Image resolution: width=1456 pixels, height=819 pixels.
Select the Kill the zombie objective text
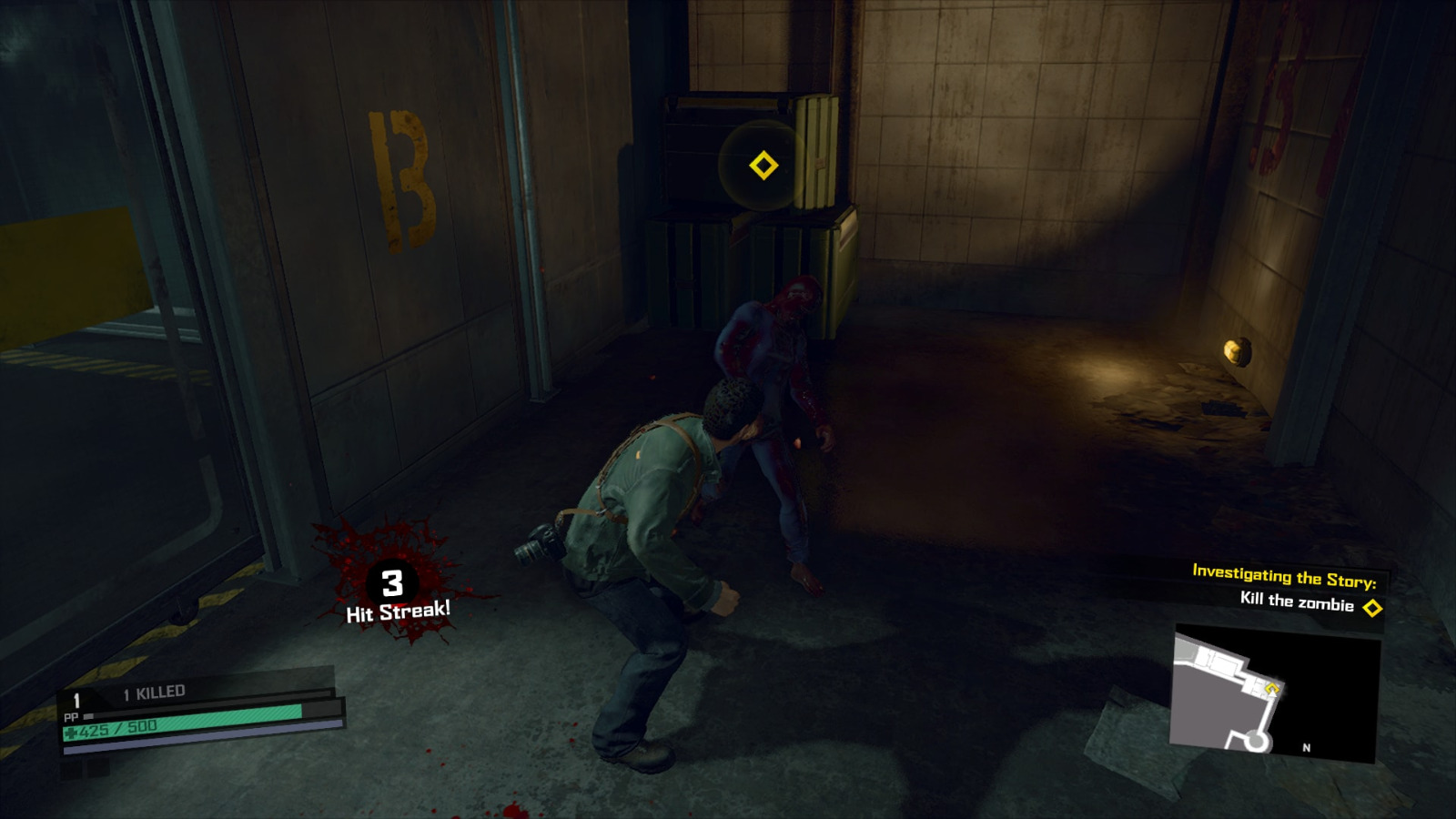pos(1299,604)
